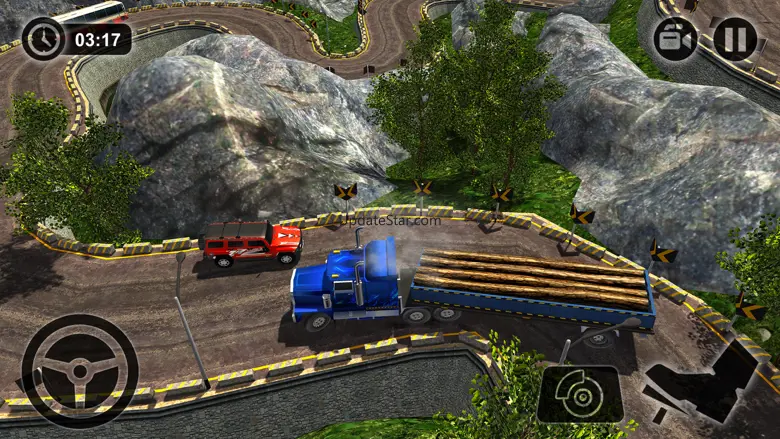Tap the steering wheel control
Image resolution: width=780 pixels, height=439 pixels.
click(79, 370)
